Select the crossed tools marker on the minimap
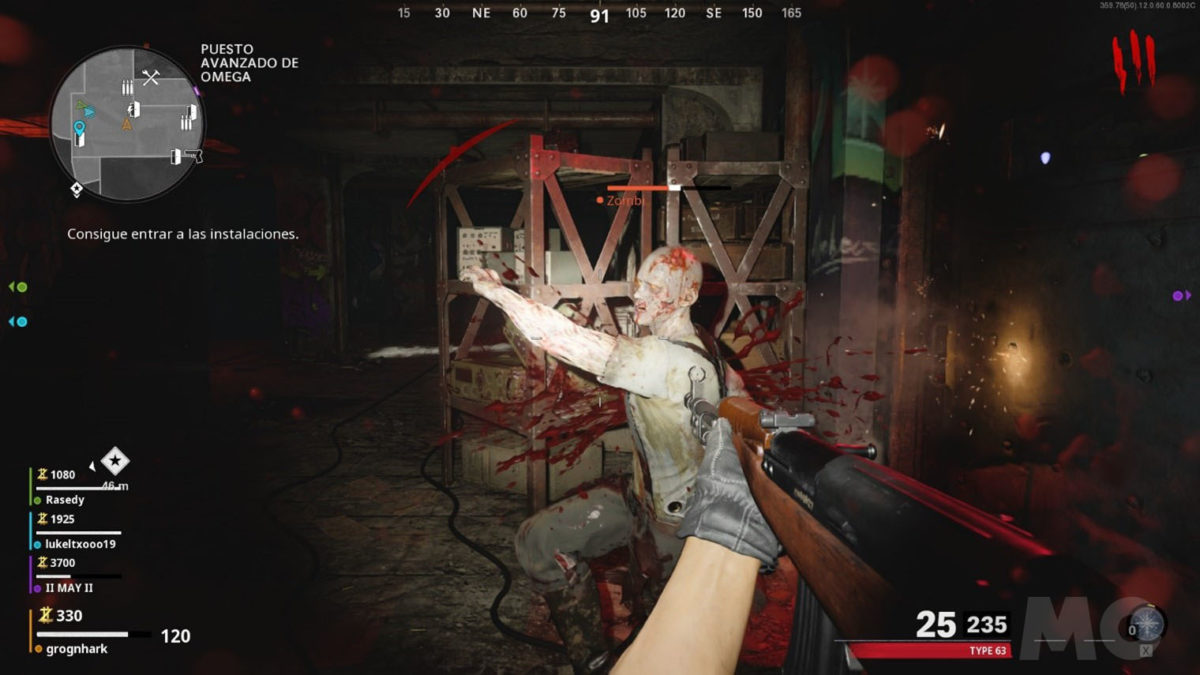This screenshot has width=1200, height=675. pos(151,77)
